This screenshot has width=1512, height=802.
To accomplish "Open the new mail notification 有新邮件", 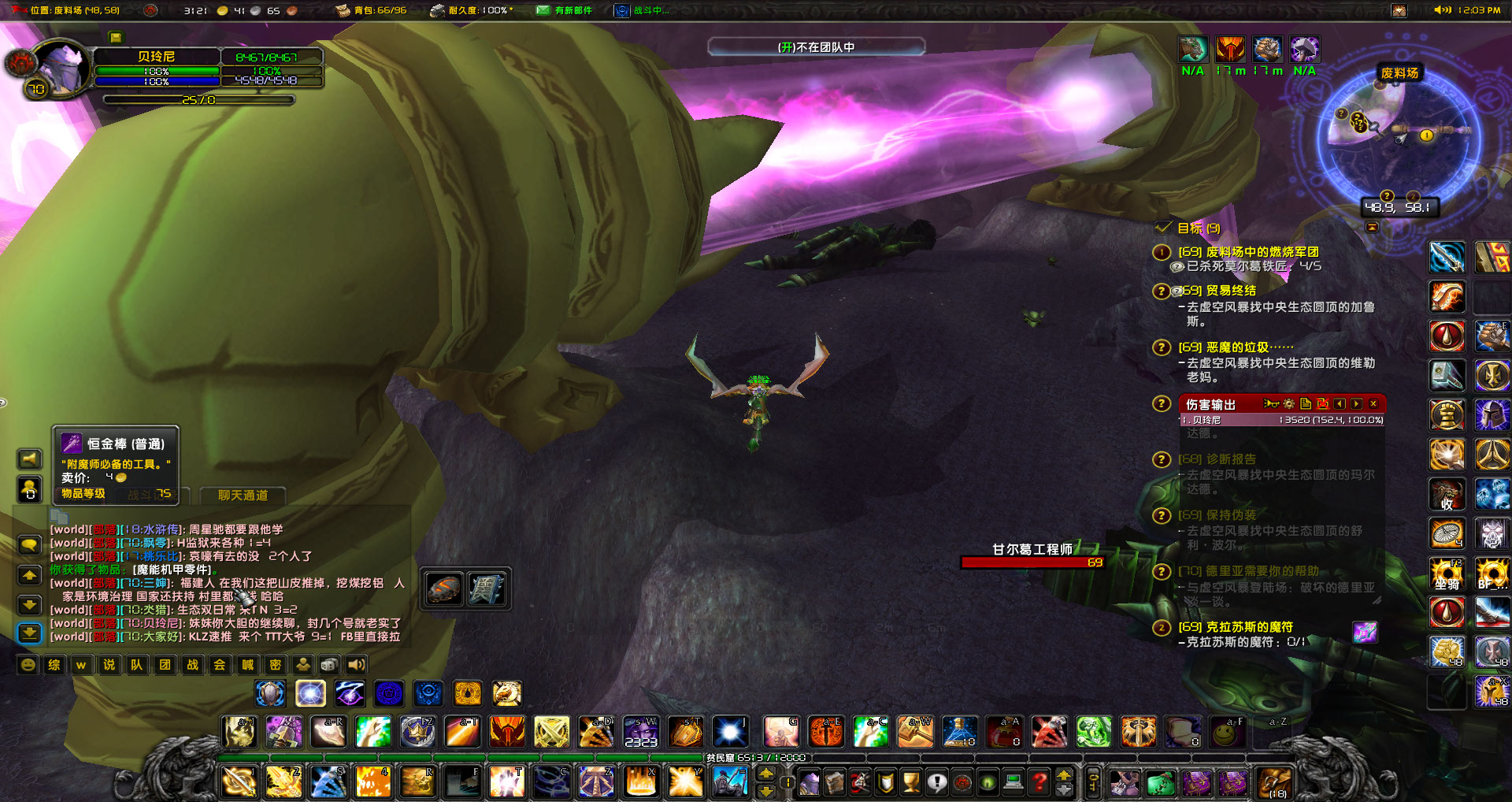I will tap(564, 10).
